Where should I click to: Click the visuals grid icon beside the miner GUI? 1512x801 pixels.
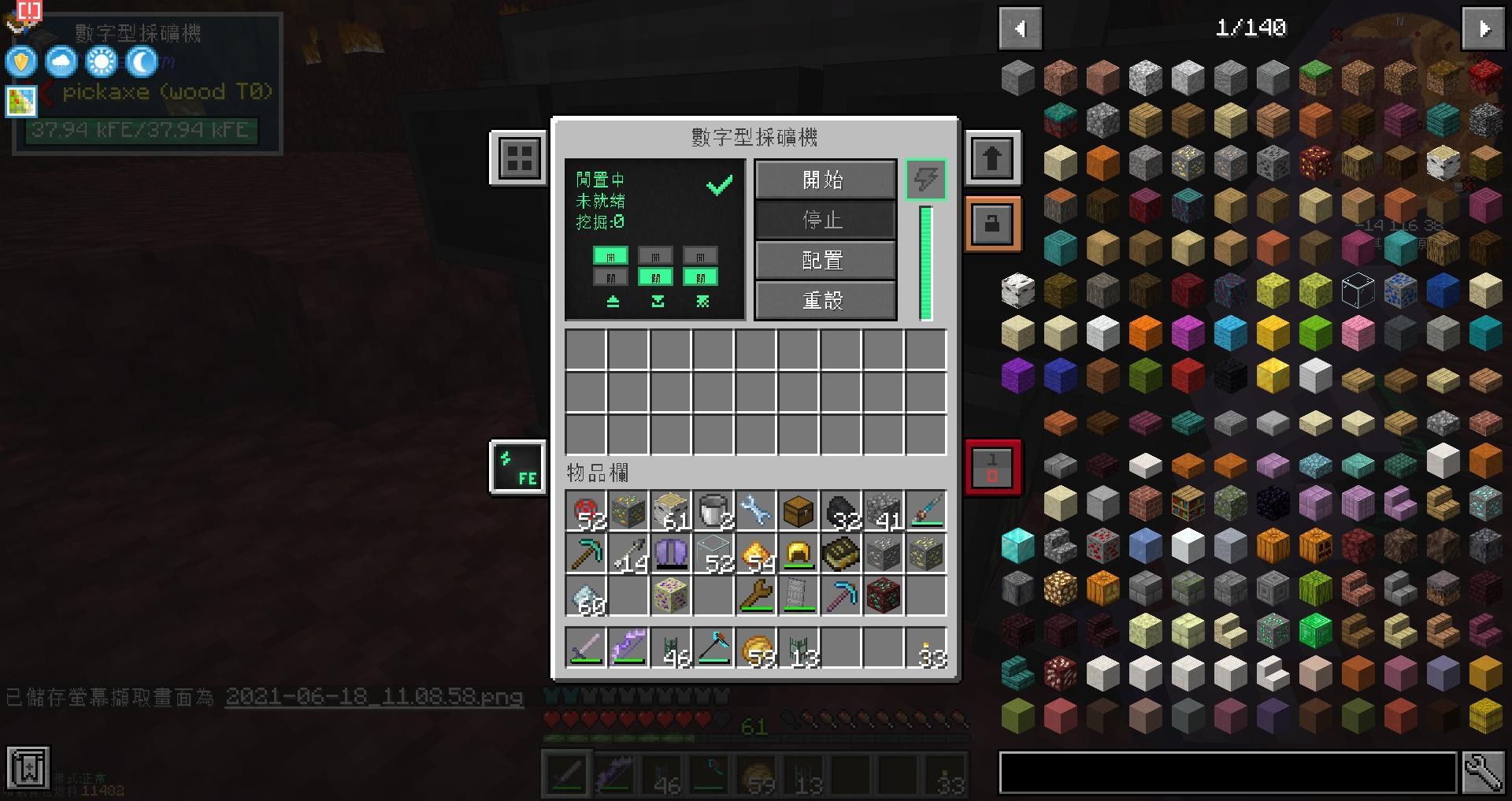517,158
